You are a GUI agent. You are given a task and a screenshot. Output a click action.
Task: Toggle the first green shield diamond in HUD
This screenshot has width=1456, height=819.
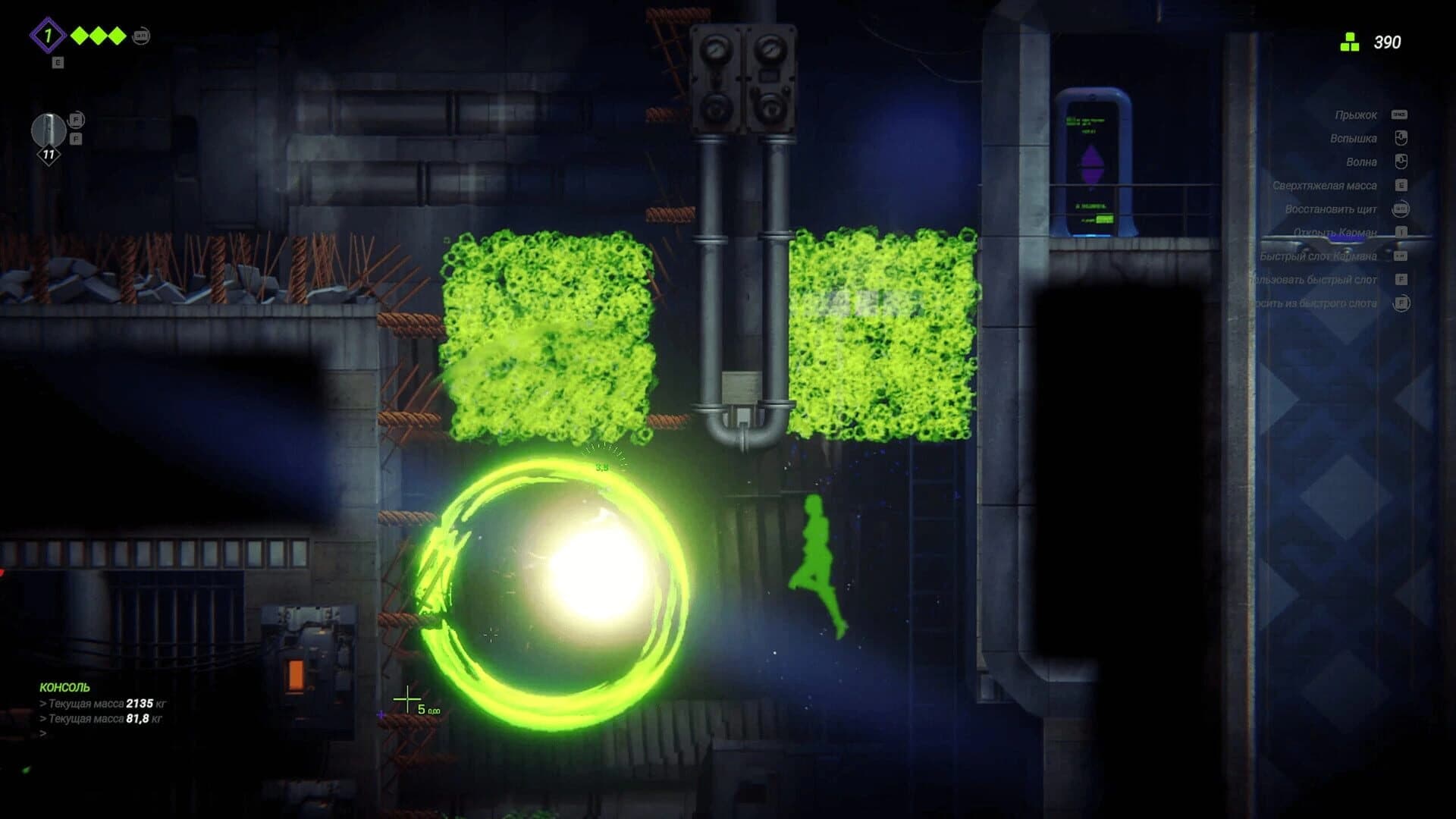point(79,35)
